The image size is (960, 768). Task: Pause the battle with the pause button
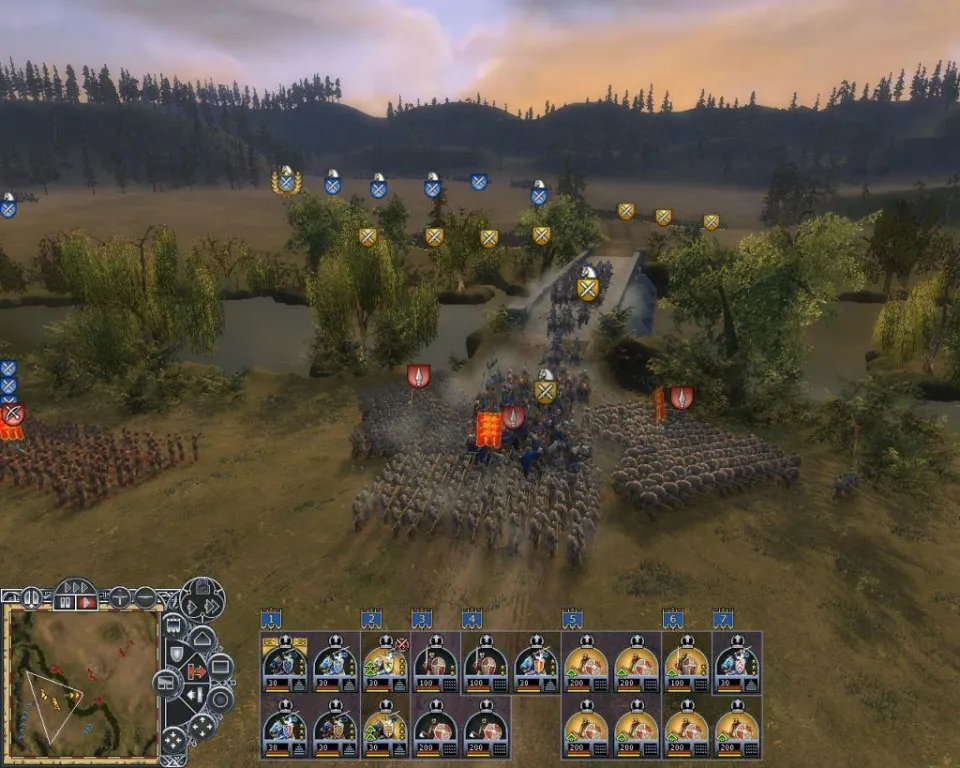pyautogui.click(x=67, y=602)
